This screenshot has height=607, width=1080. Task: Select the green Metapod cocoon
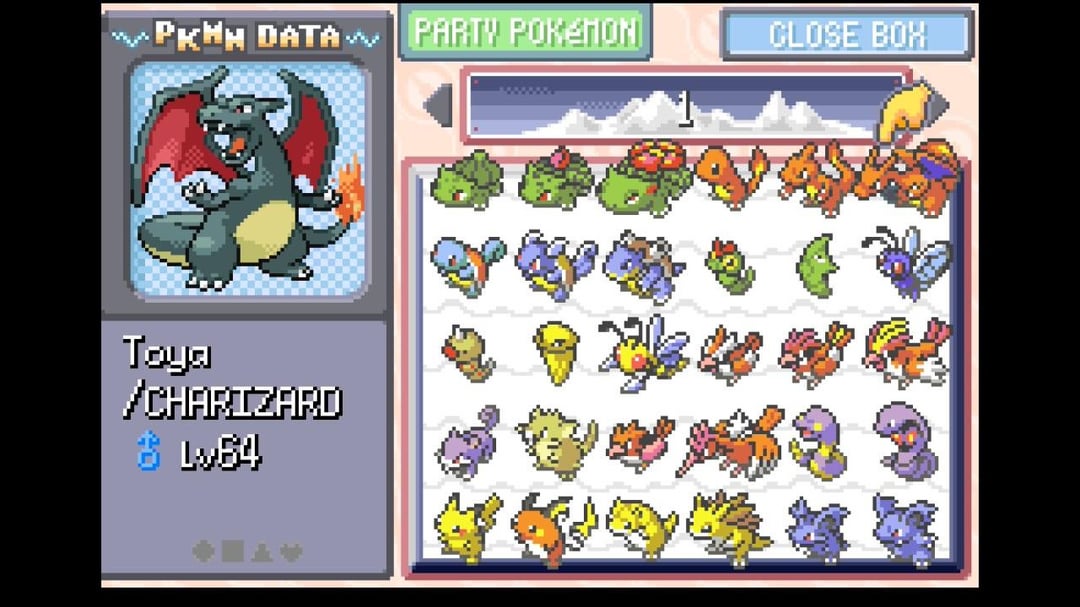[x=820, y=263]
